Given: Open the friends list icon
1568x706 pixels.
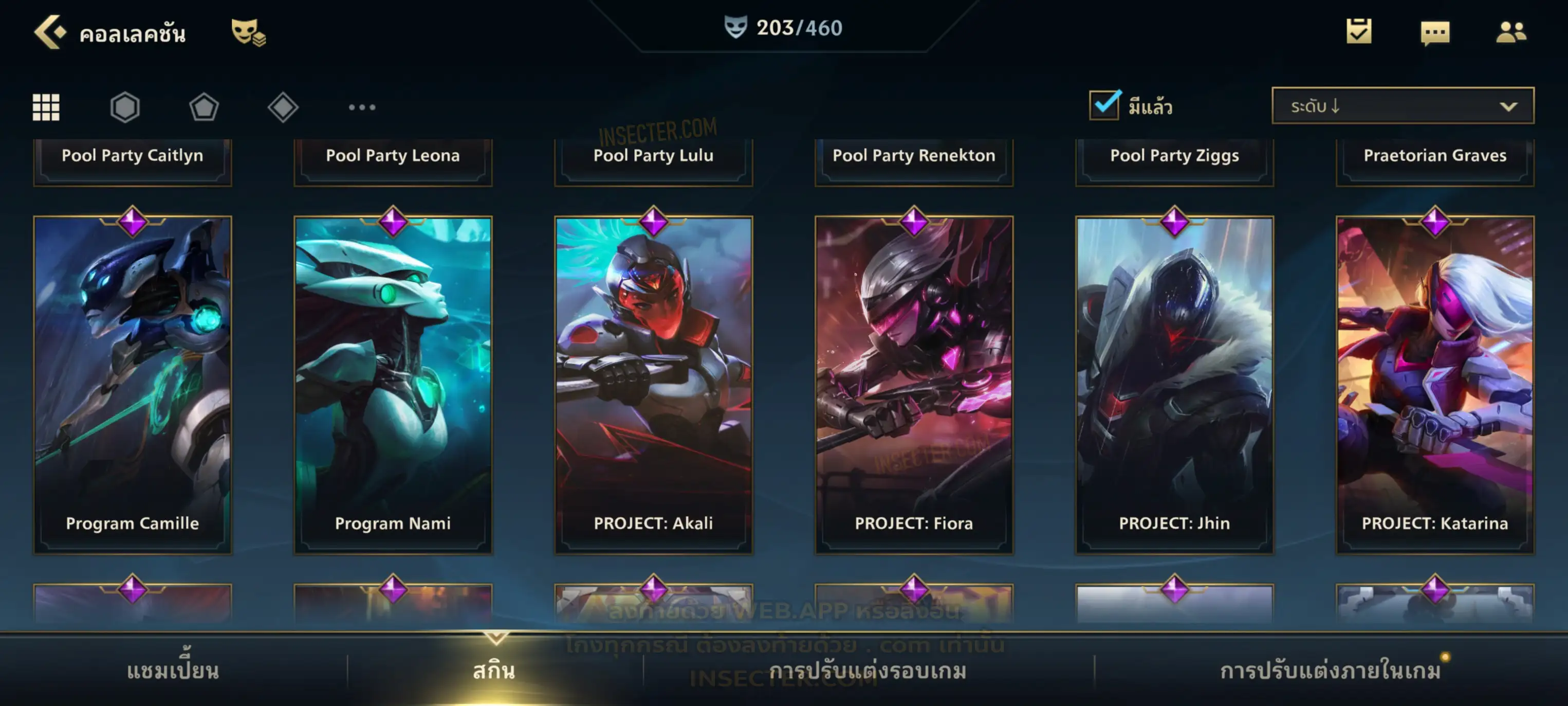Looking at the screenshot, I should coord(1511,32).
